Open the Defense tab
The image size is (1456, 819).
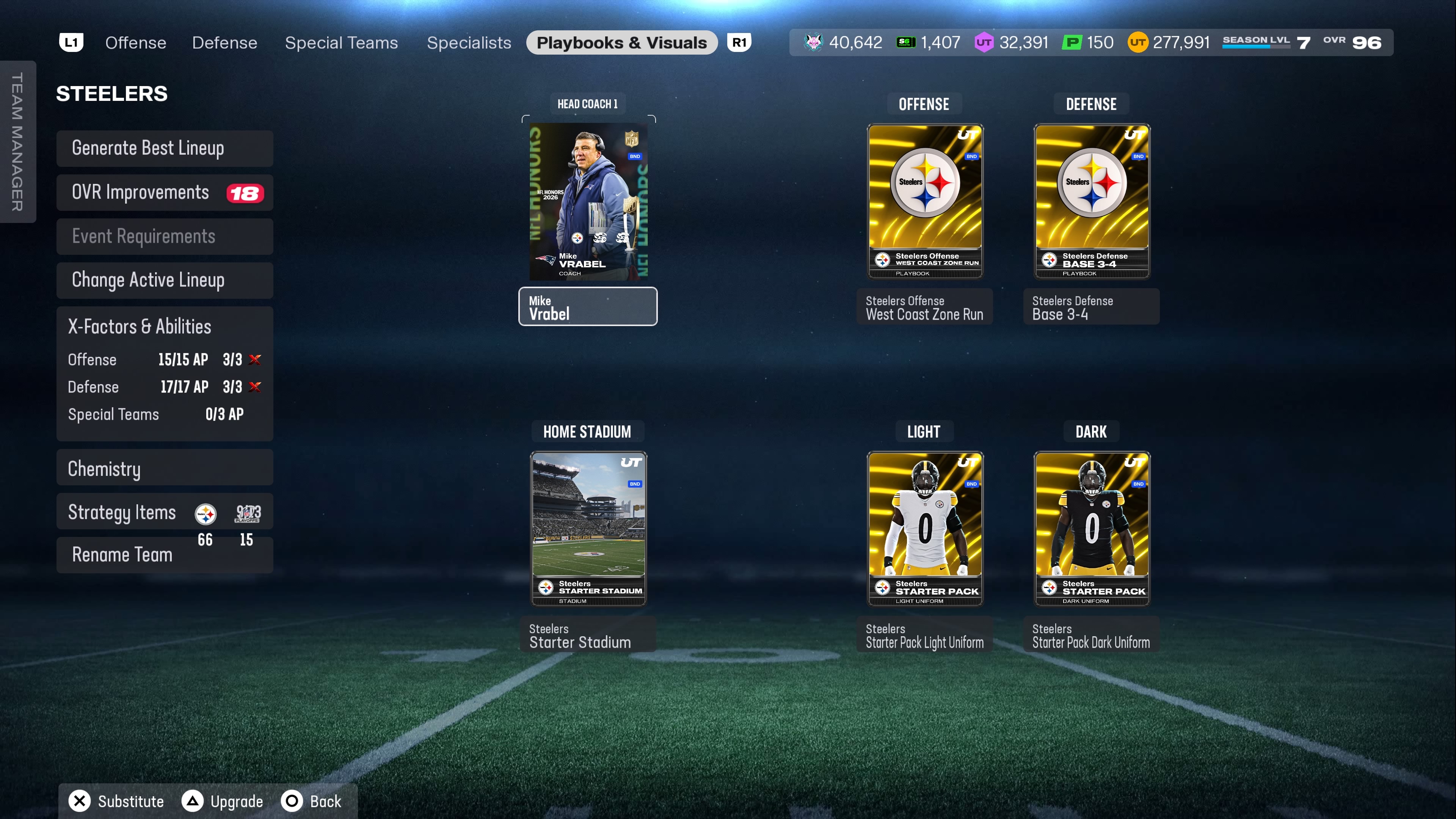(224, 43)
